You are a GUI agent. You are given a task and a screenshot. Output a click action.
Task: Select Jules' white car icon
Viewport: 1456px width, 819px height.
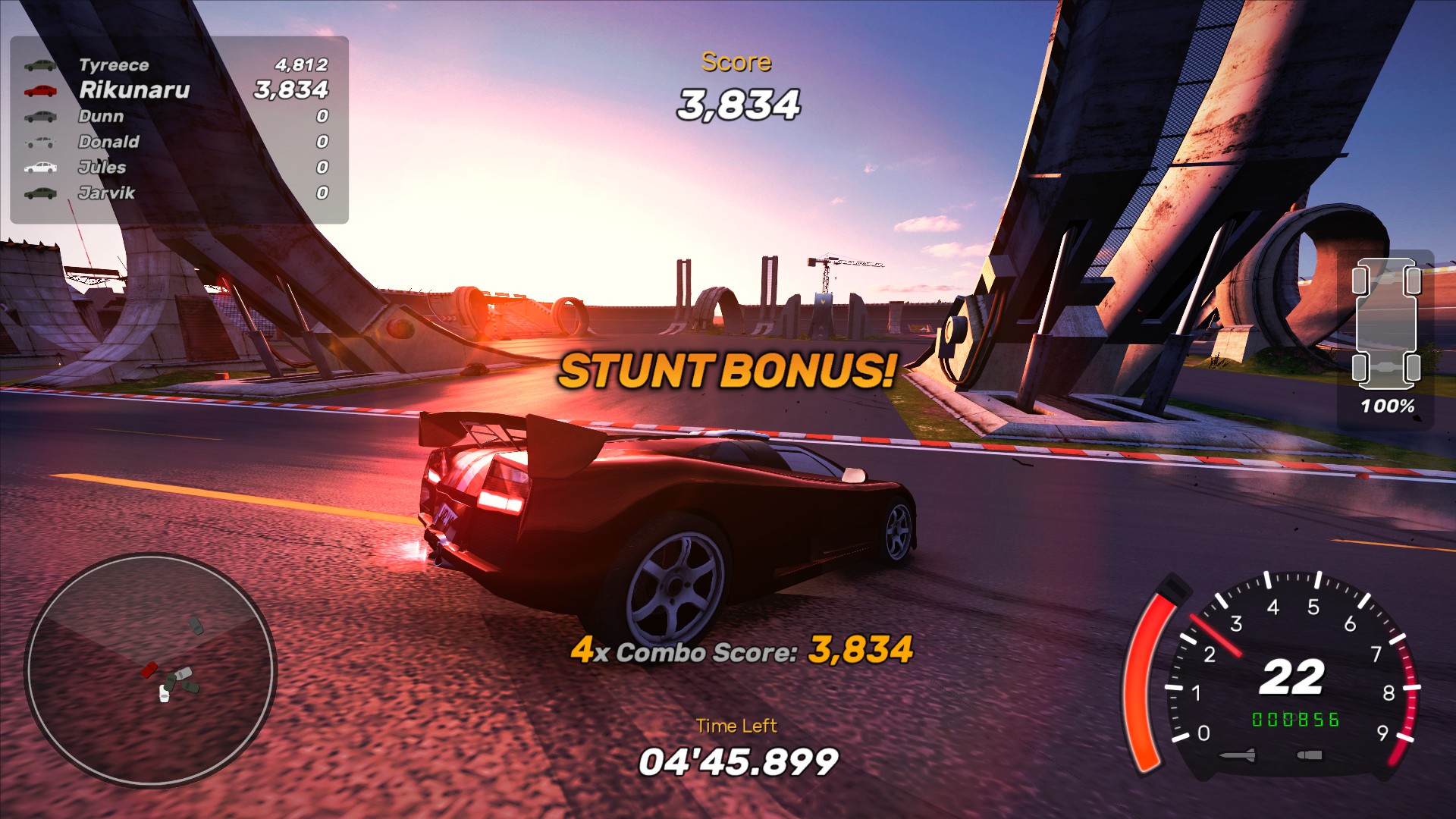42,168
